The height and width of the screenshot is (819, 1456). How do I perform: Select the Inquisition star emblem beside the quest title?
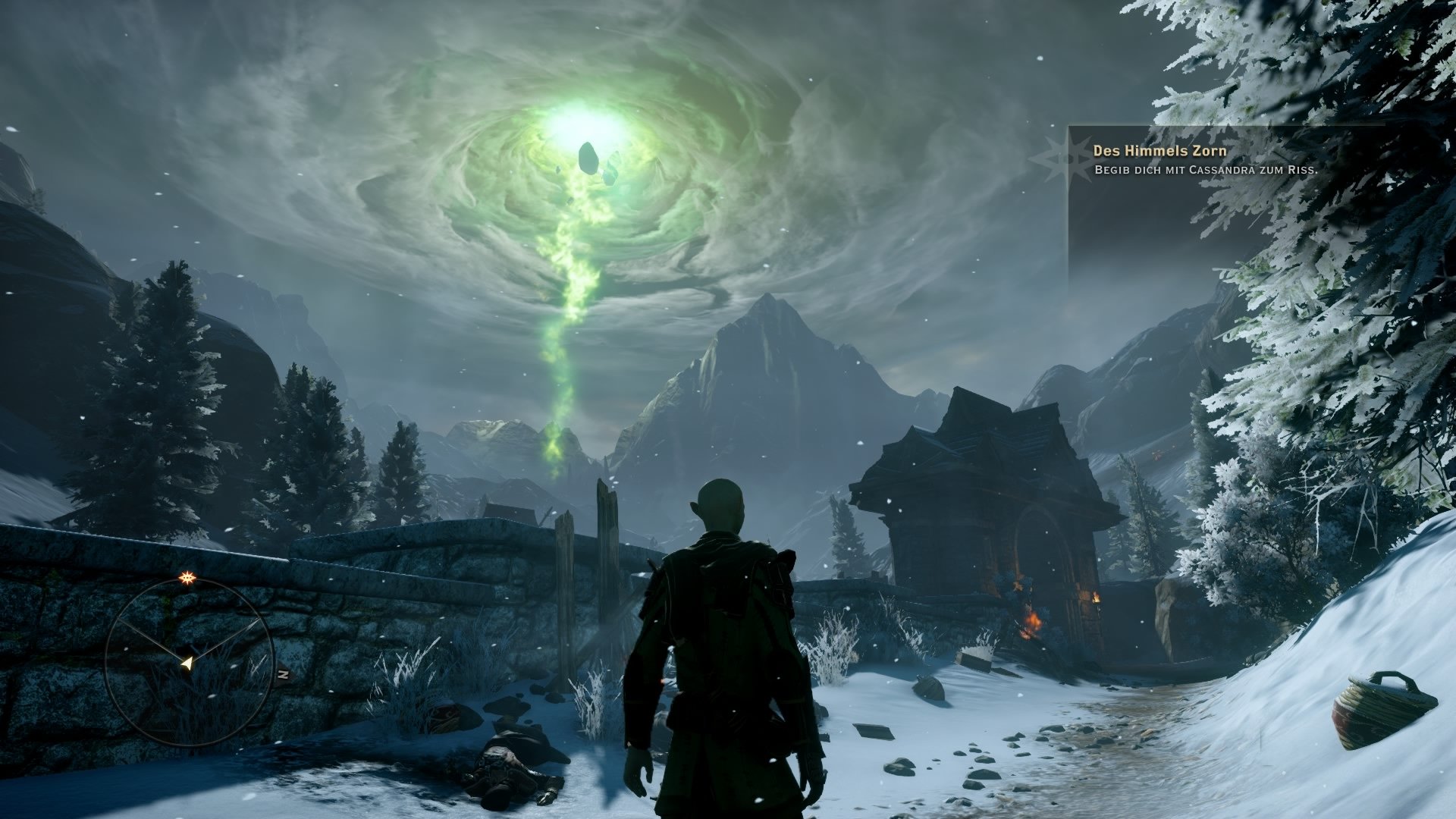(1068, 157)
